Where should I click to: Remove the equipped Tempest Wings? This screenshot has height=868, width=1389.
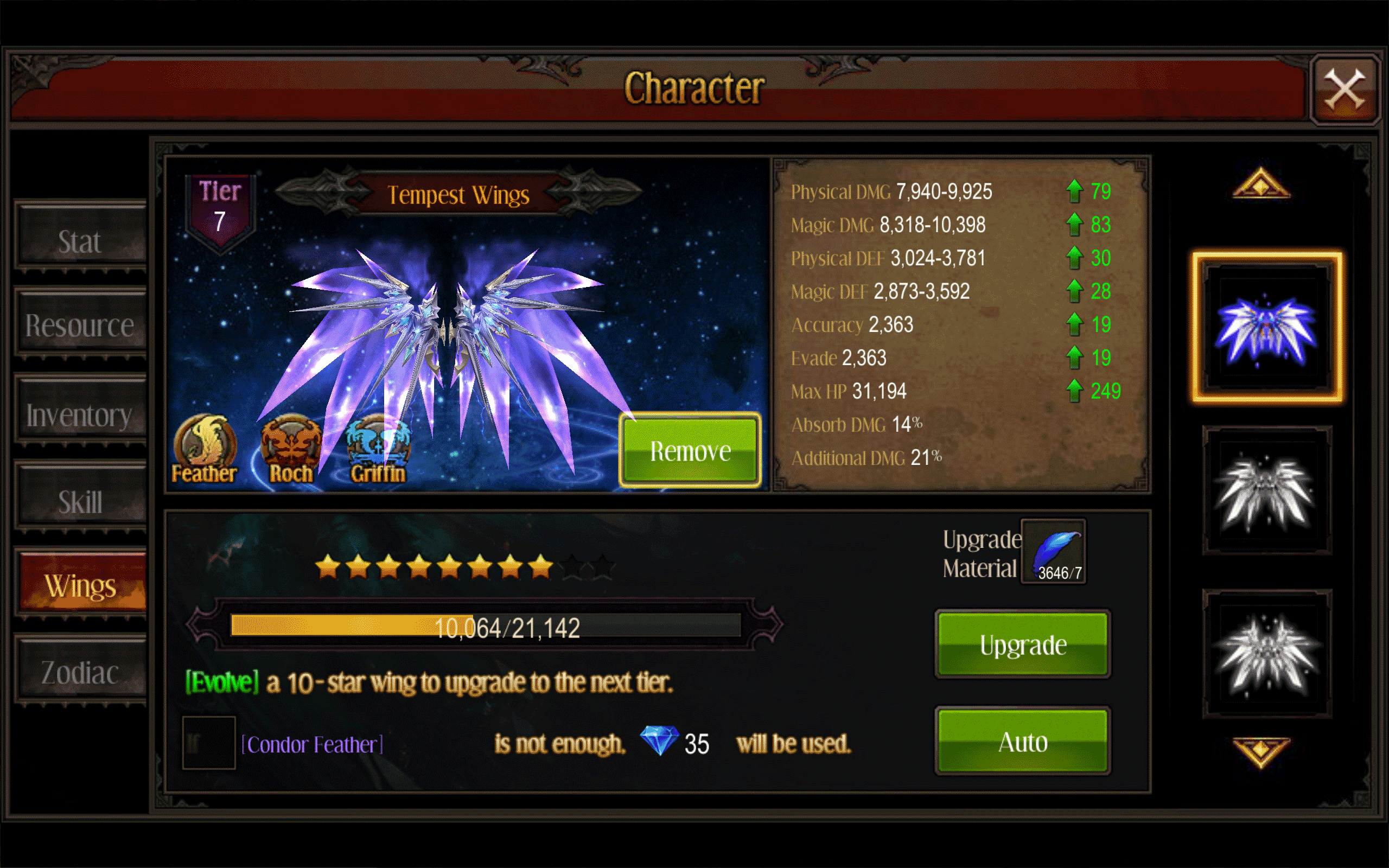point(690,451)
